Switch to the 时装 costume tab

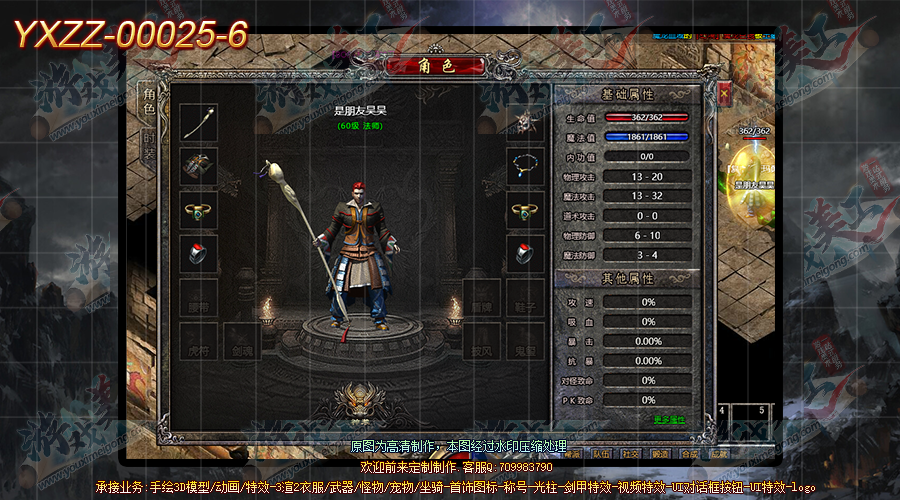pyautogui.click(x=148, y=147)
